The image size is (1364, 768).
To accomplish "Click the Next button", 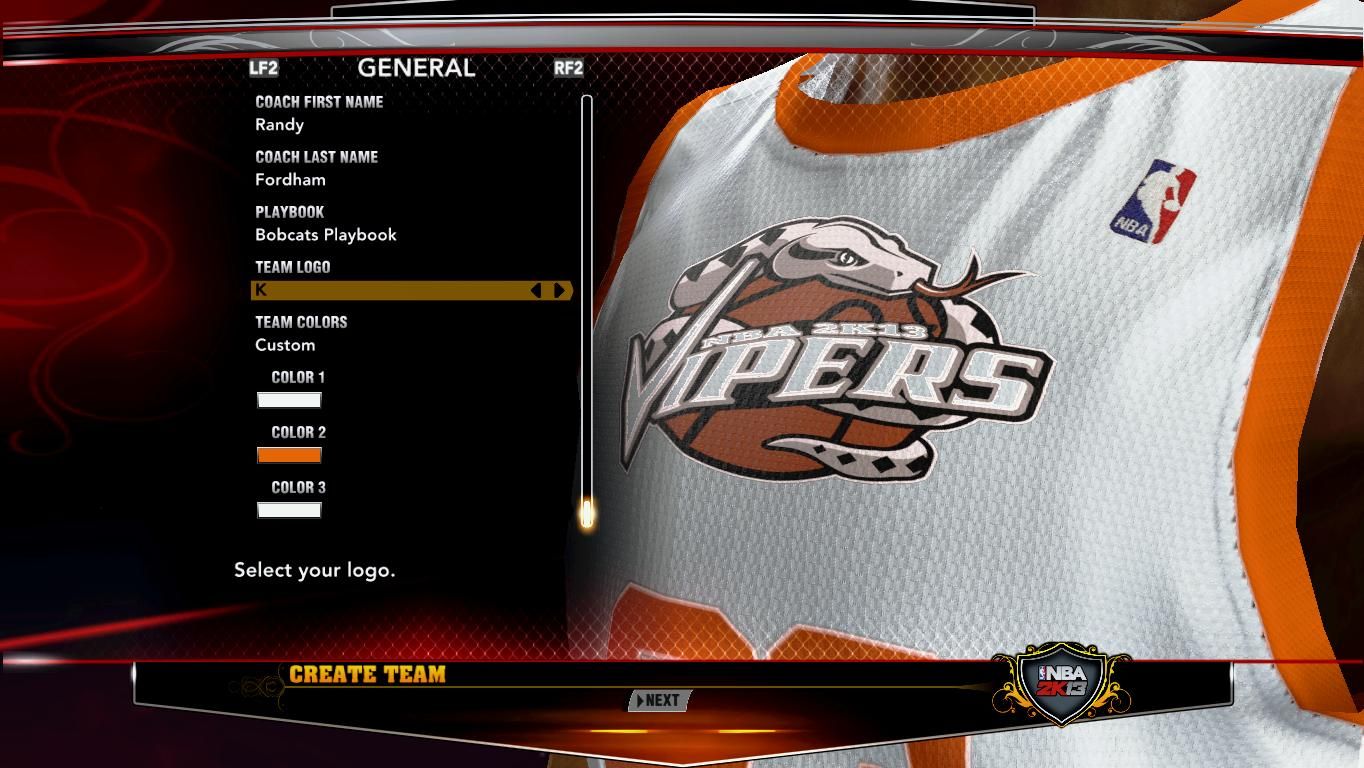I will [x=658, y=701].
